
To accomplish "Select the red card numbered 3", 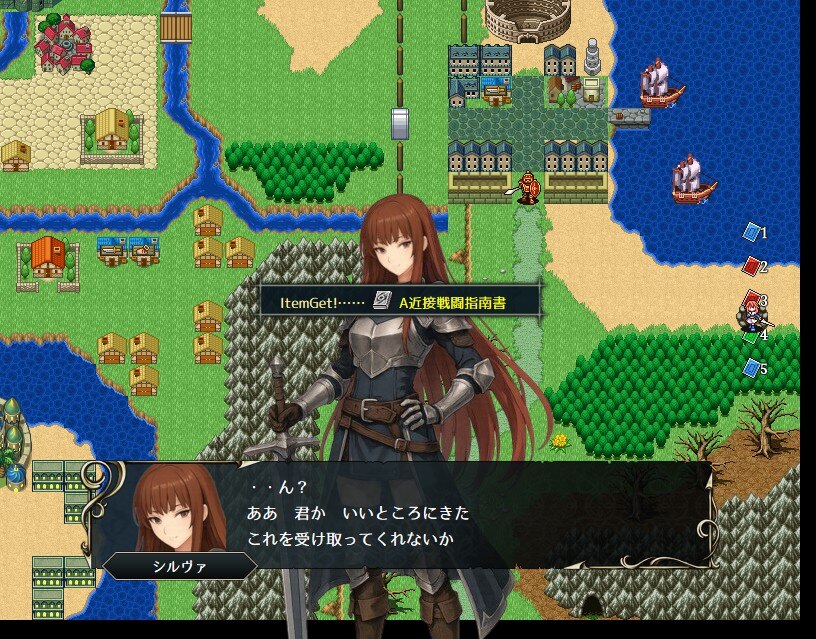I will click(x=752, y=299).
